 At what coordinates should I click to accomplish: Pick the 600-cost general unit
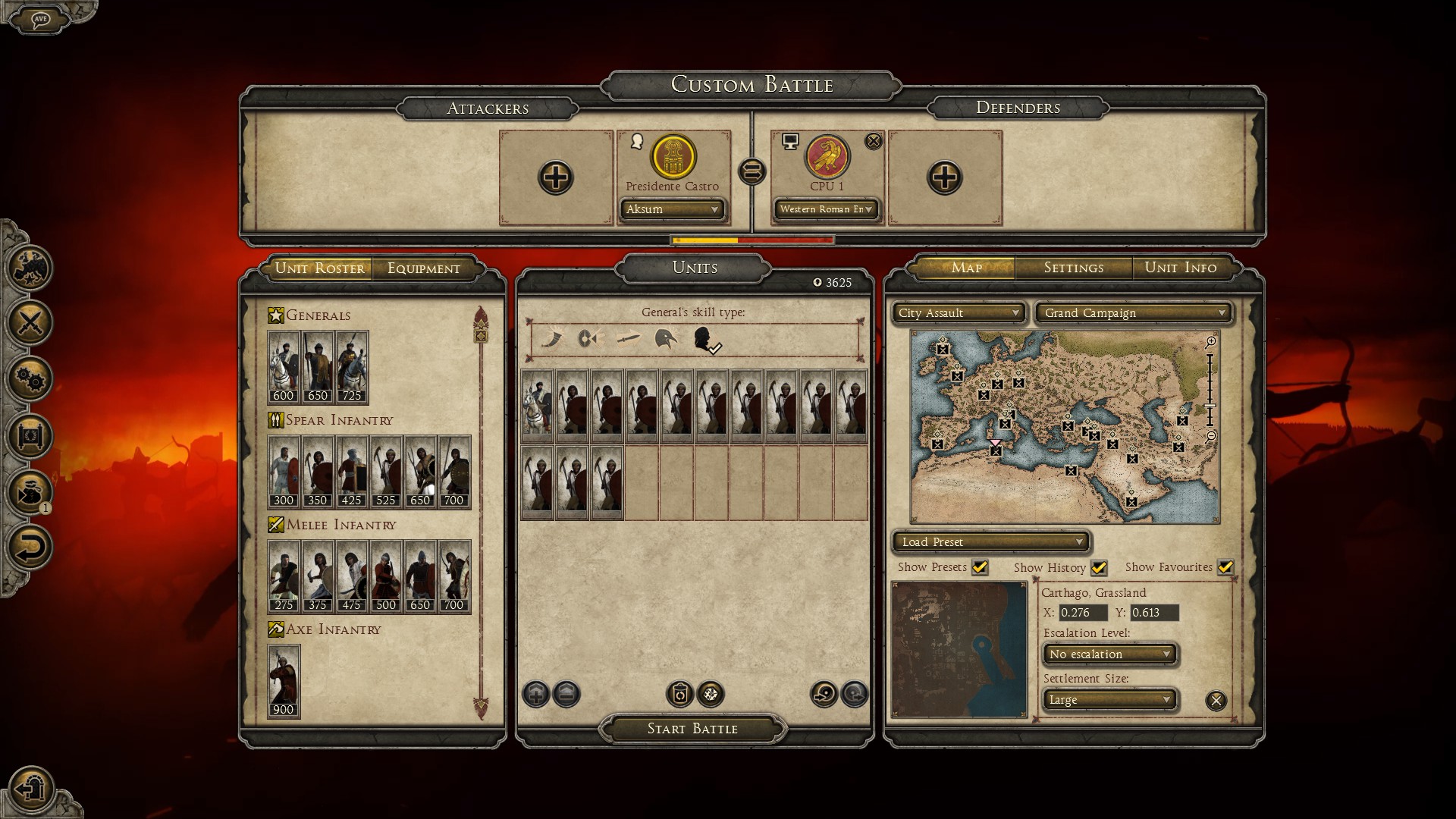coord(284,366)
